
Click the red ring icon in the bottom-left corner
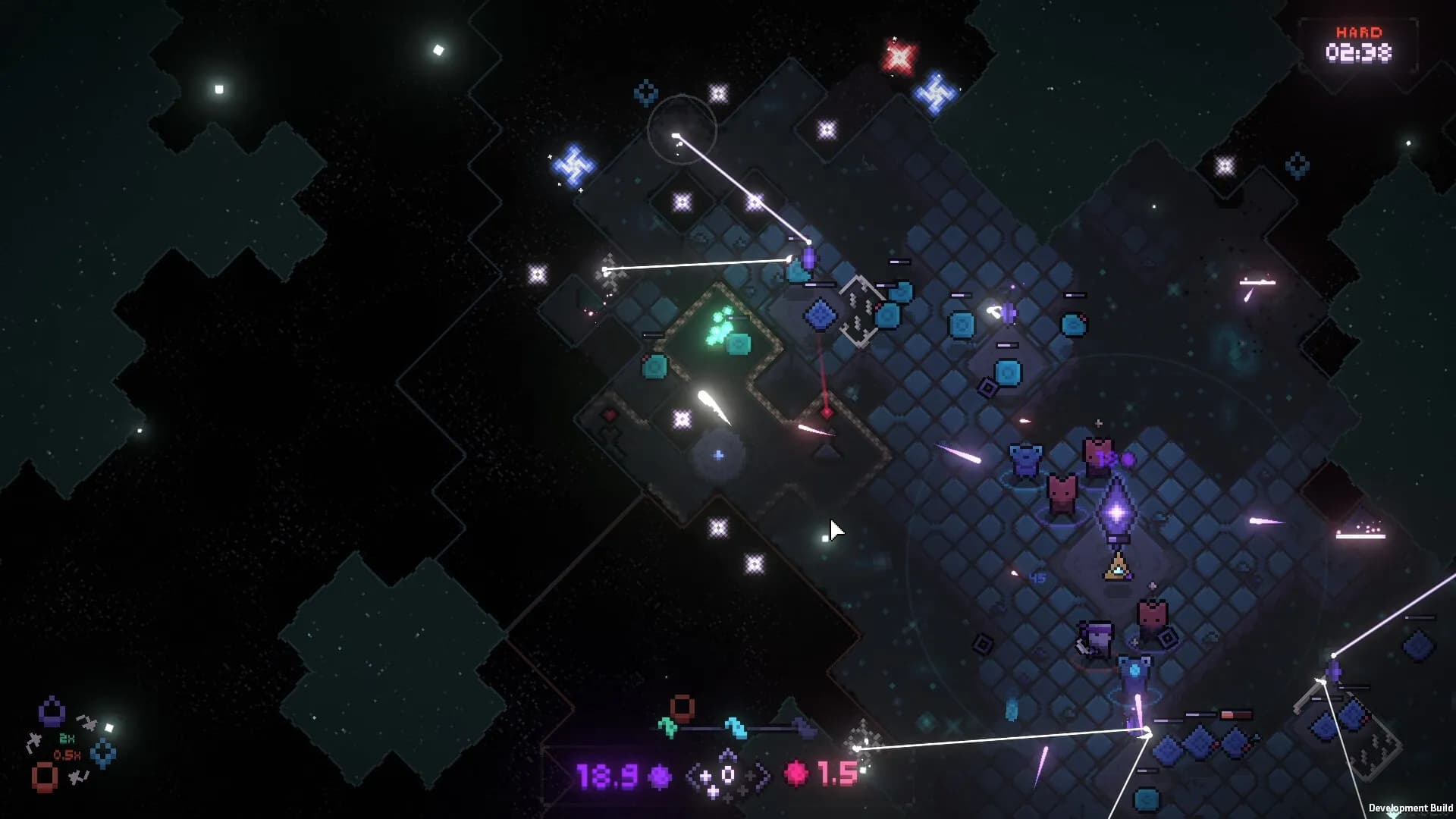[45, 777]
